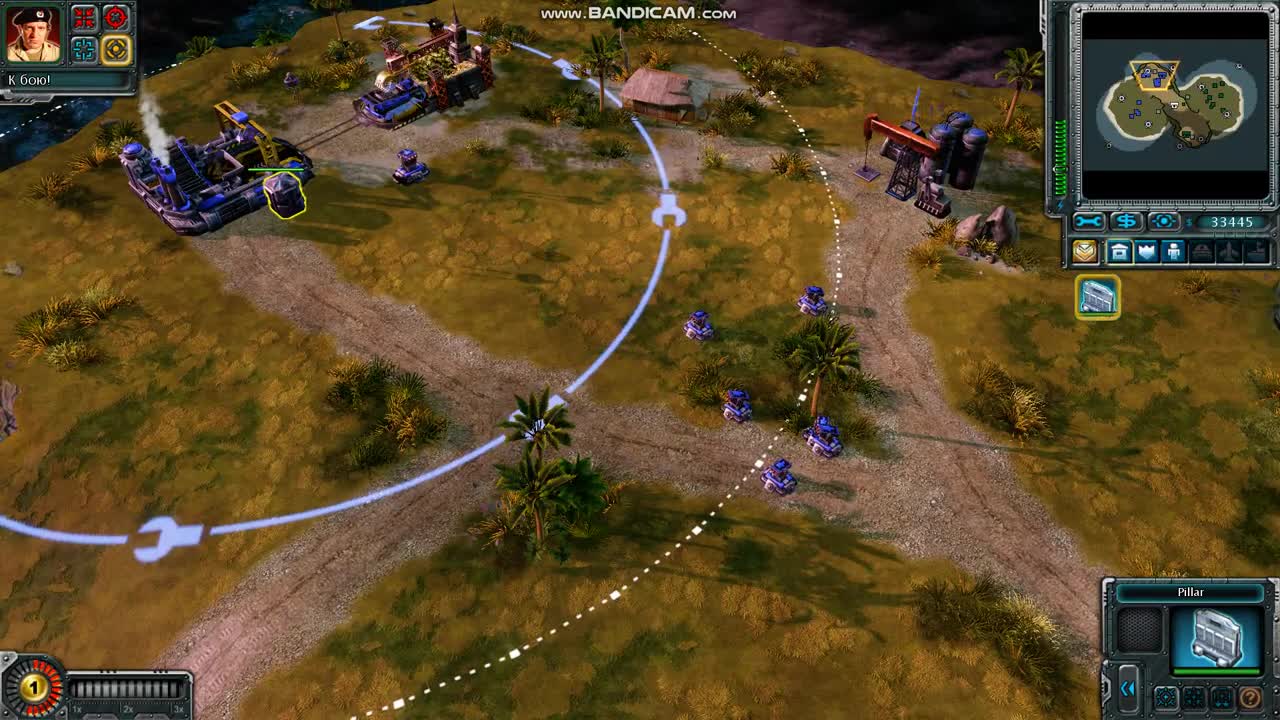Select the highlighted yellow guard stance button
The width and height of the screenshot is (1280, 720).
pos(116,49)
